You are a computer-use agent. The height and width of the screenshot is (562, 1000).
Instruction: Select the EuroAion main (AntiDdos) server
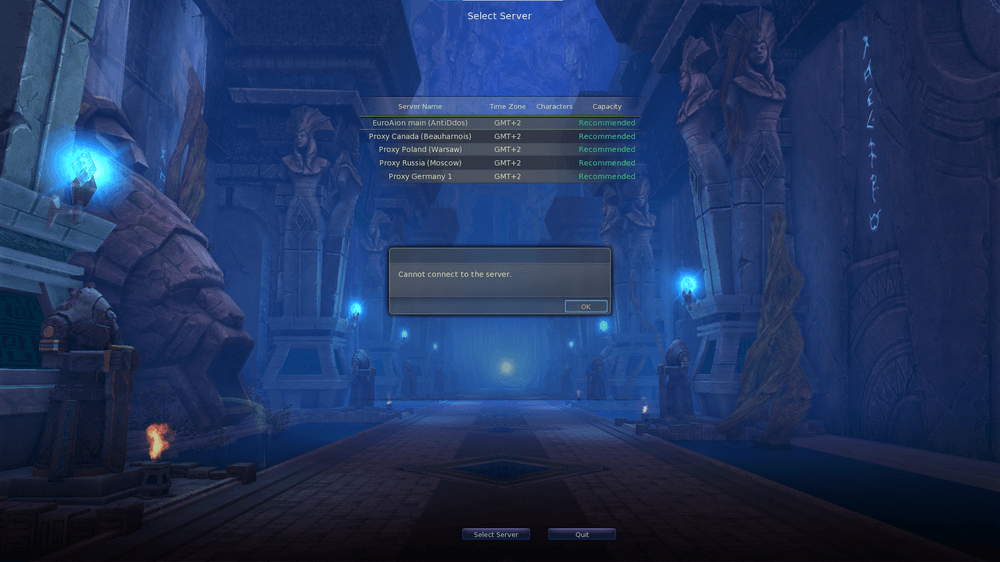pos(420,123)
